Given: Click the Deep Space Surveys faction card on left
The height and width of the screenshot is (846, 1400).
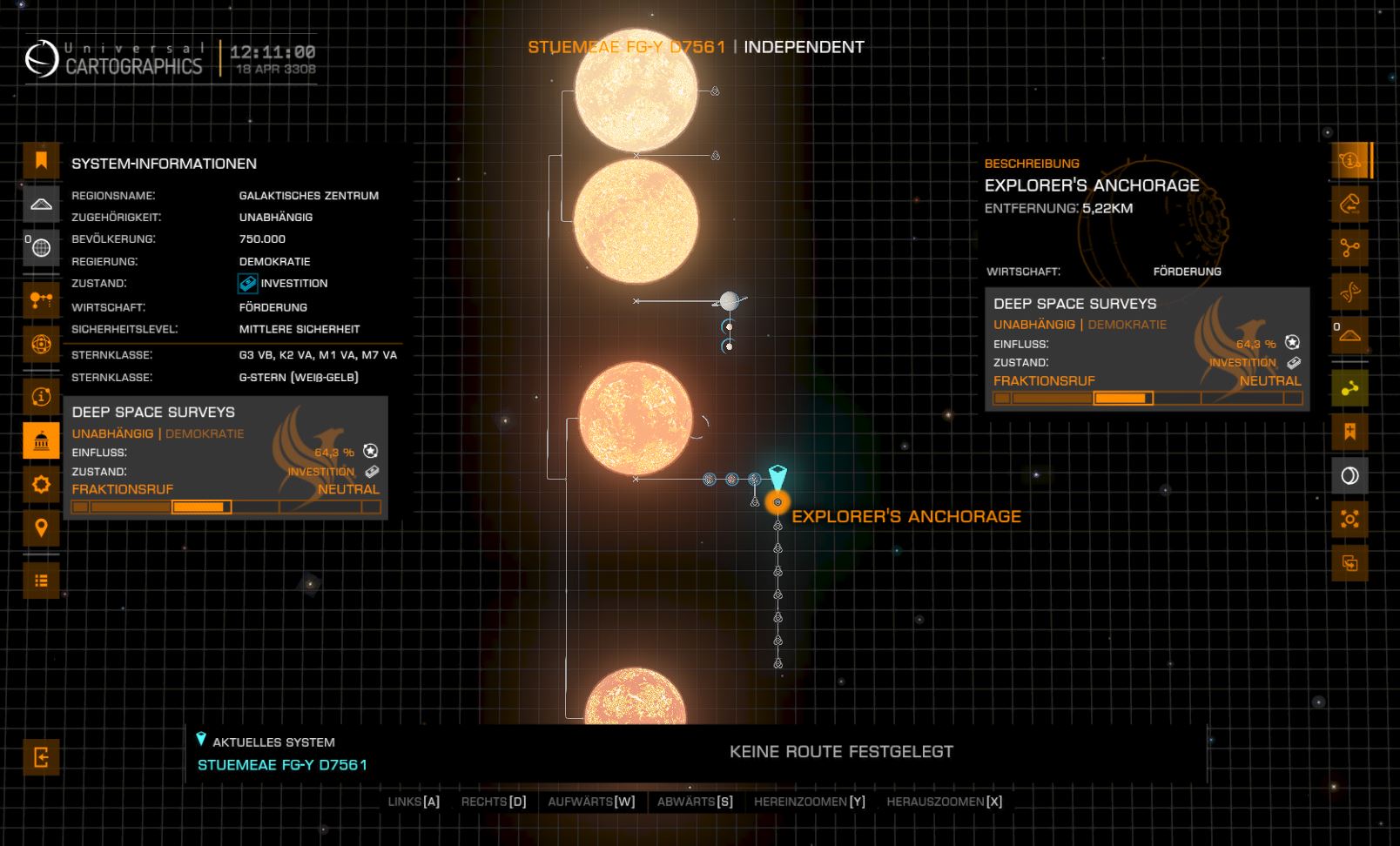Looking at the screenshot, I should 225,457.
